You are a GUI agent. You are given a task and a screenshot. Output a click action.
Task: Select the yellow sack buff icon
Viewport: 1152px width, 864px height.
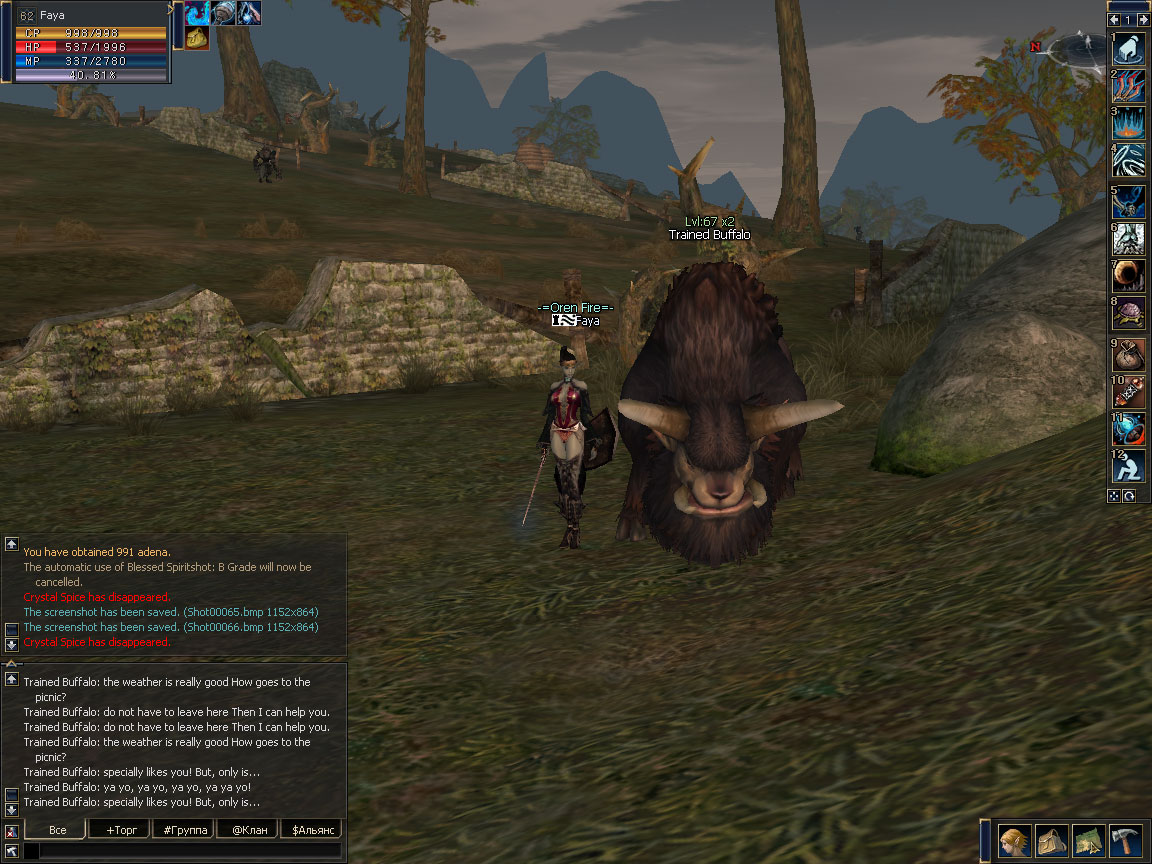pos(197,38)
